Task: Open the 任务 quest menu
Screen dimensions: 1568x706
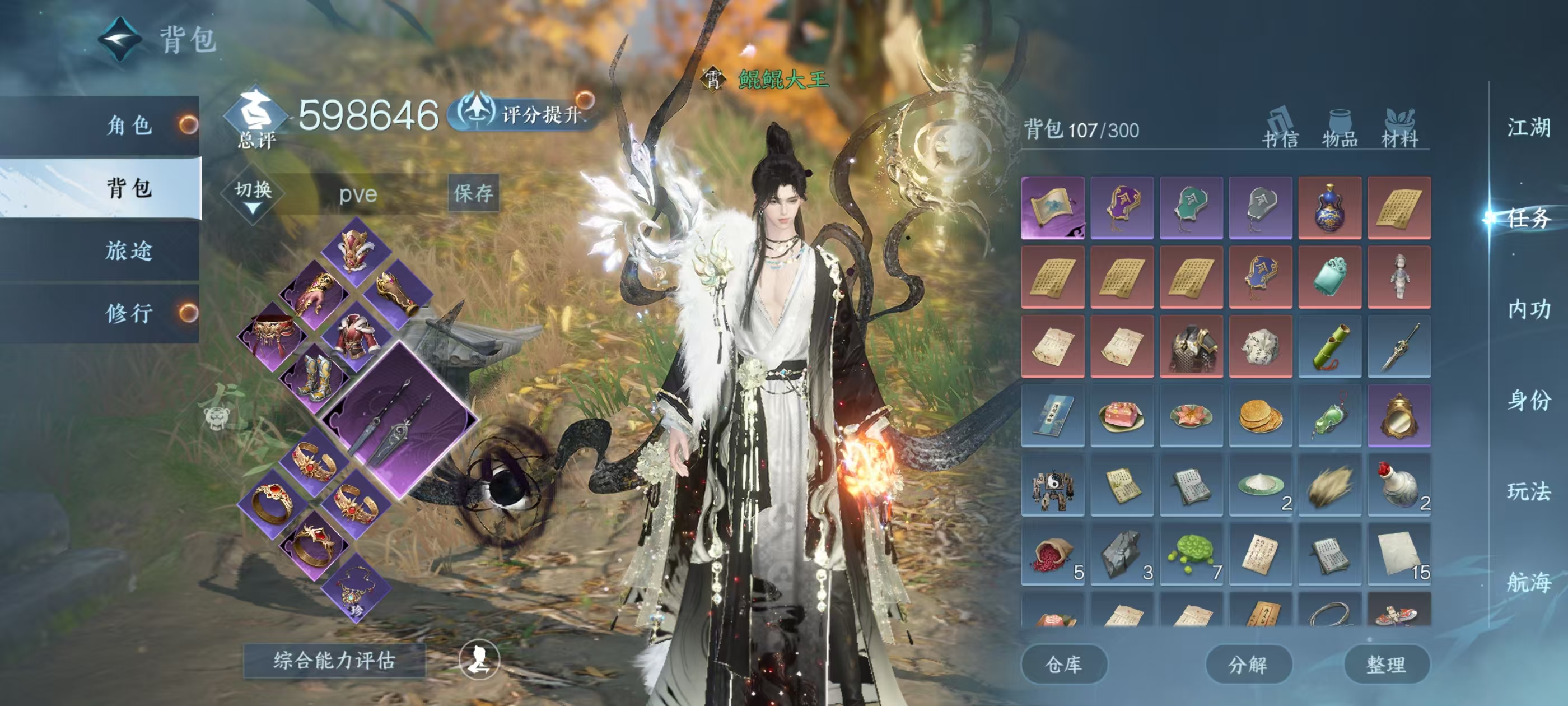Action: click(x=1528, y=218)
